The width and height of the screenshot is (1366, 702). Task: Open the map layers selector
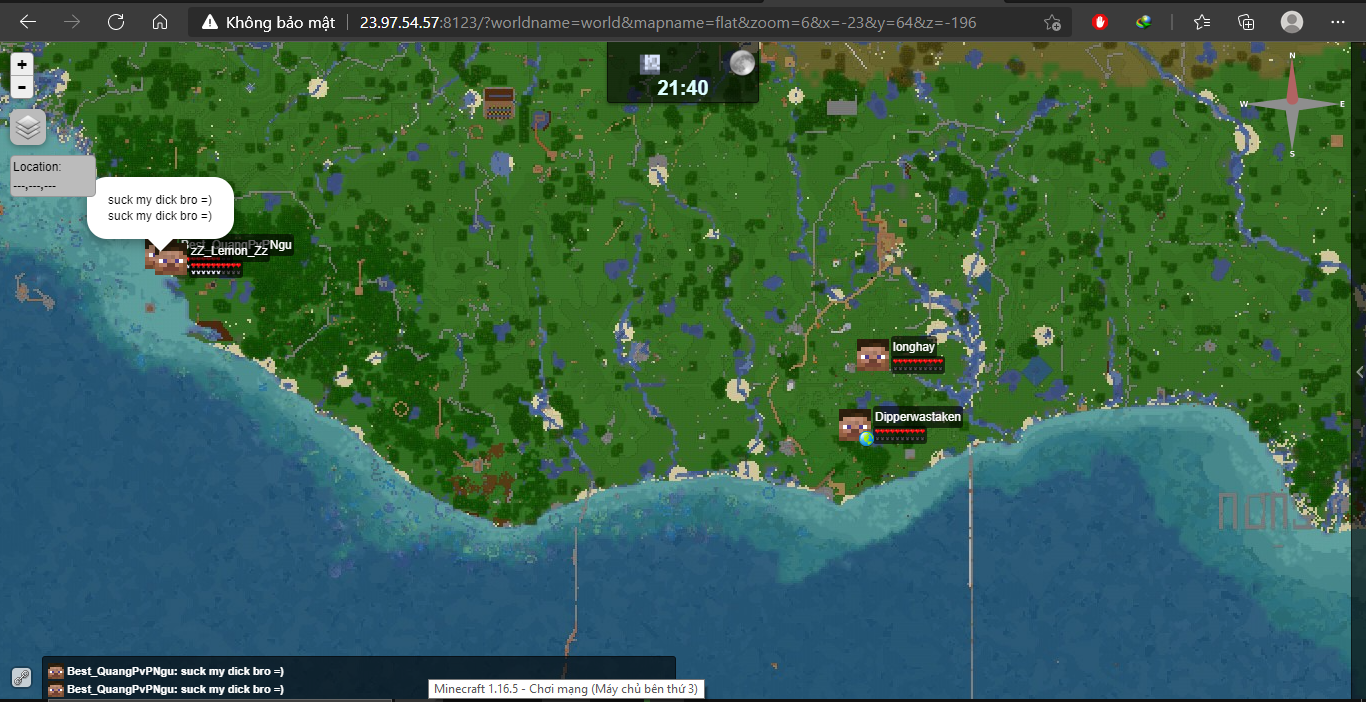pyautogui.click(x=28, y=127)
